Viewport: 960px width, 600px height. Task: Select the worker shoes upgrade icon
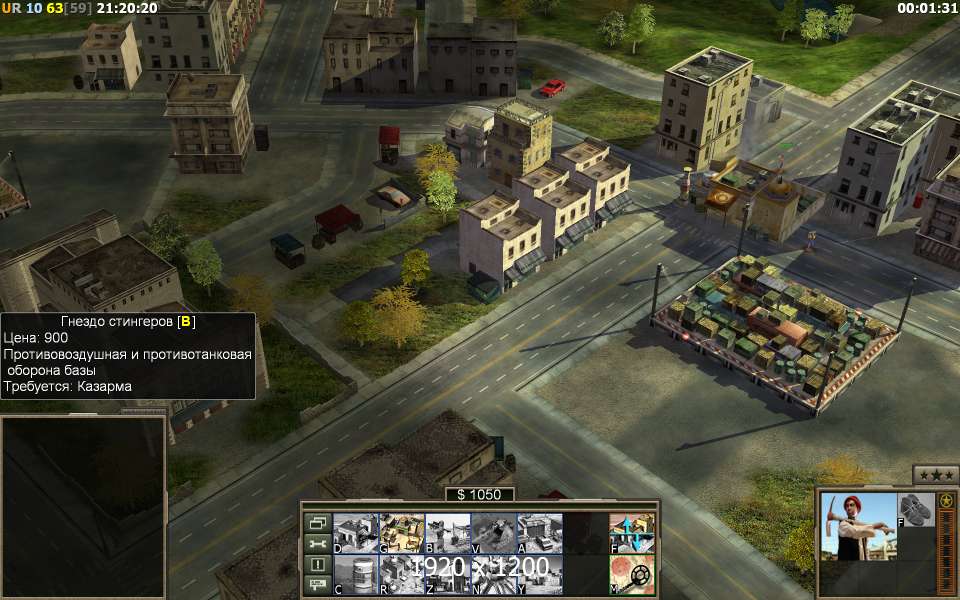[x=914, y=510]
